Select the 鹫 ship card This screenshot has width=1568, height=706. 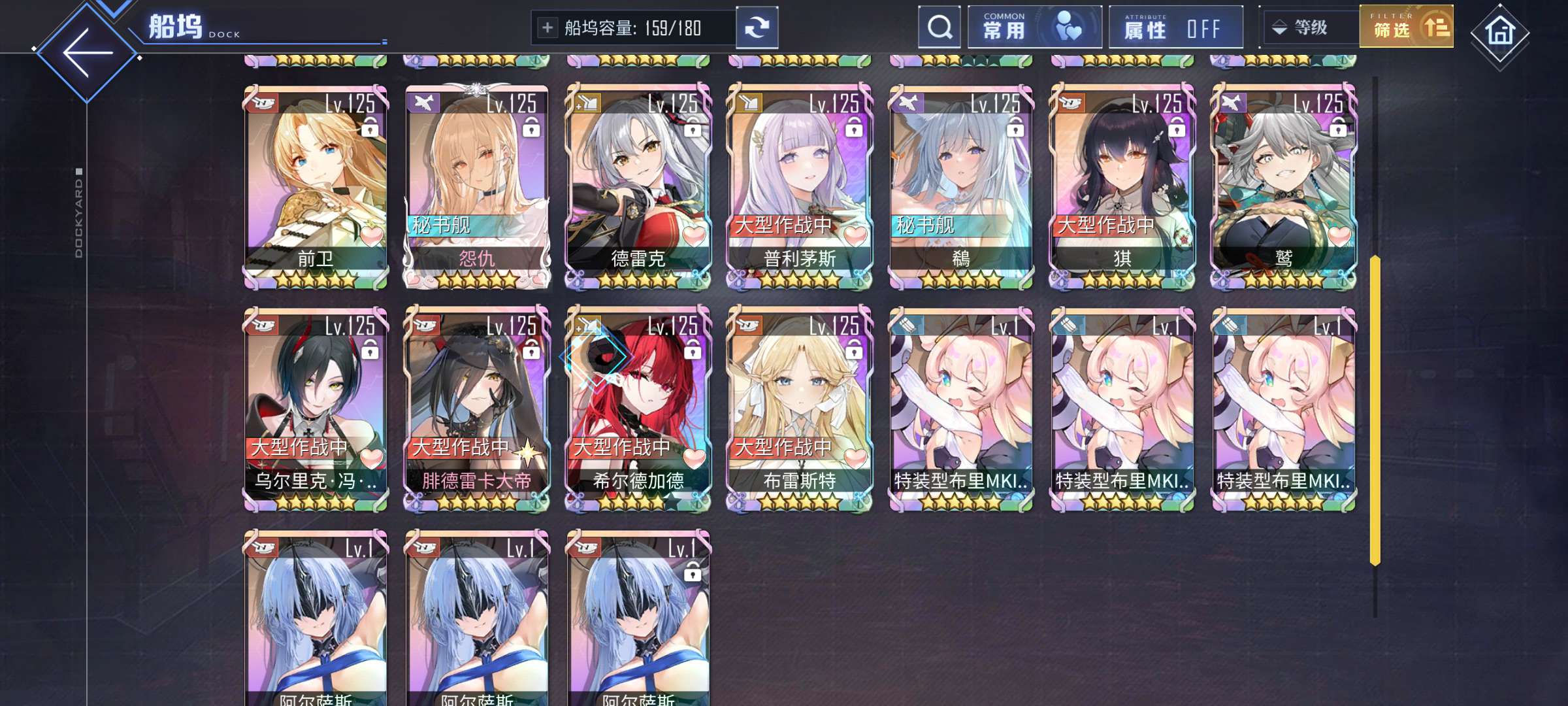point(1284,186)
